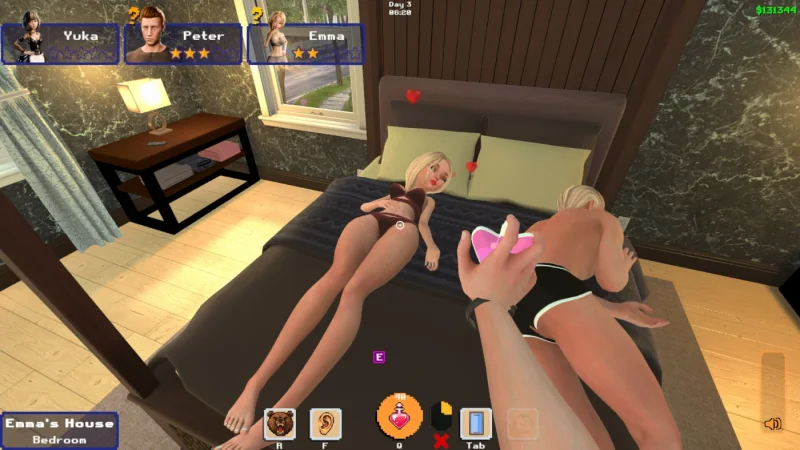The image size is (800, 450).
Task: Open the smartphone icon
Action: (x=475, y=424)
